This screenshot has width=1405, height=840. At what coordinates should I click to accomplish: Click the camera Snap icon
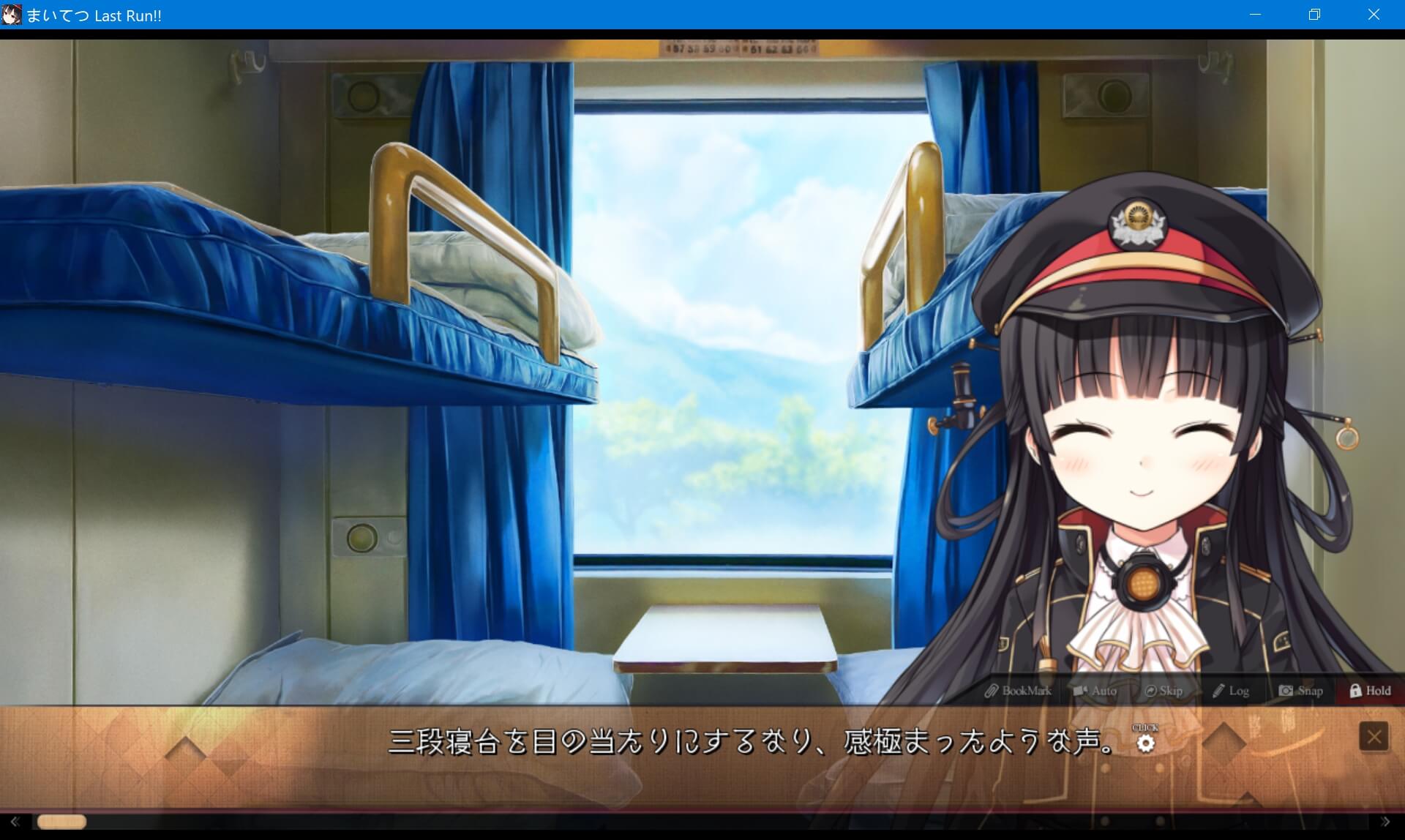(x=1286, y=691)
